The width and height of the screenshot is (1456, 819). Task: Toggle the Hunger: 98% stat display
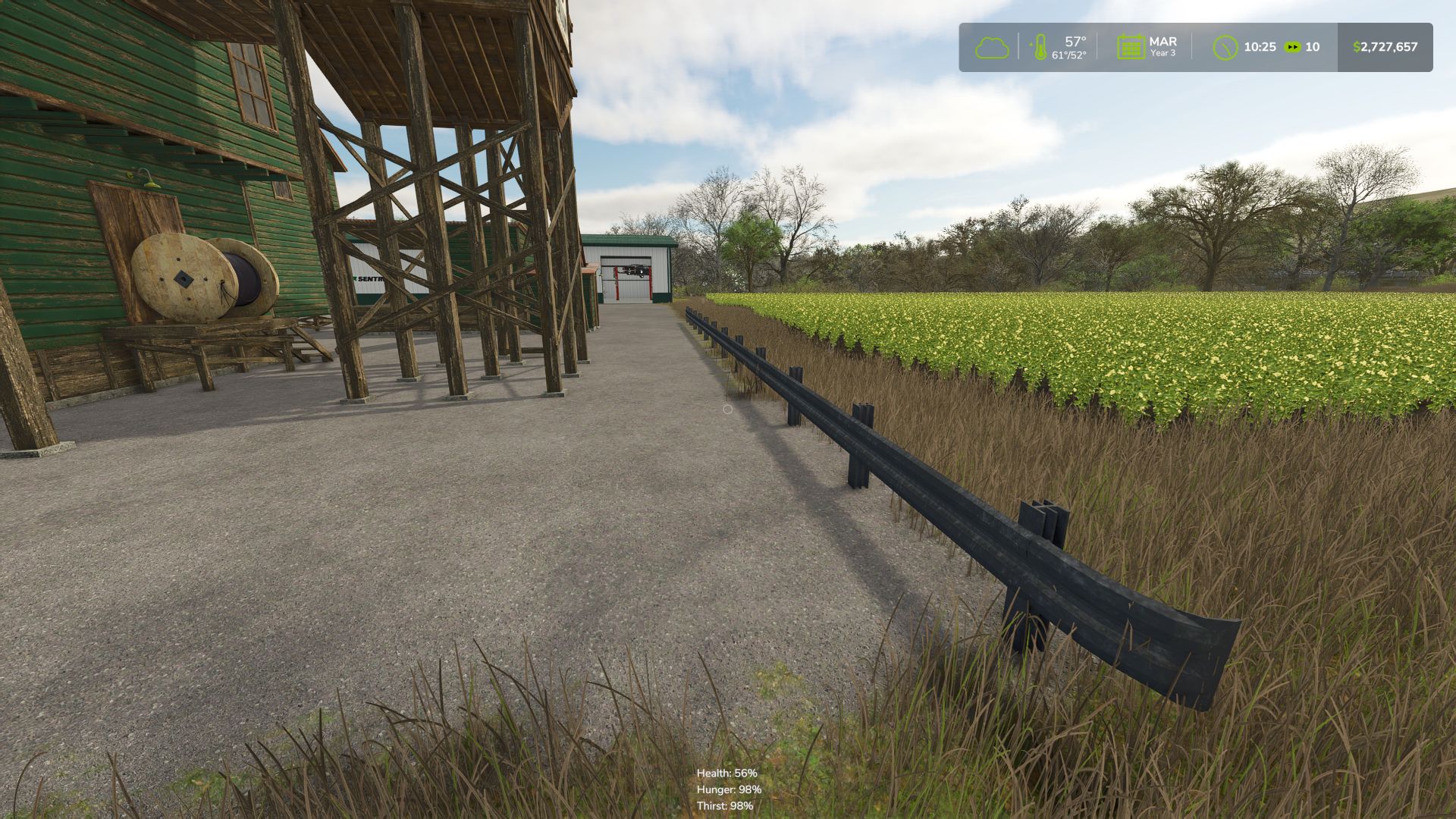[728, 791]
